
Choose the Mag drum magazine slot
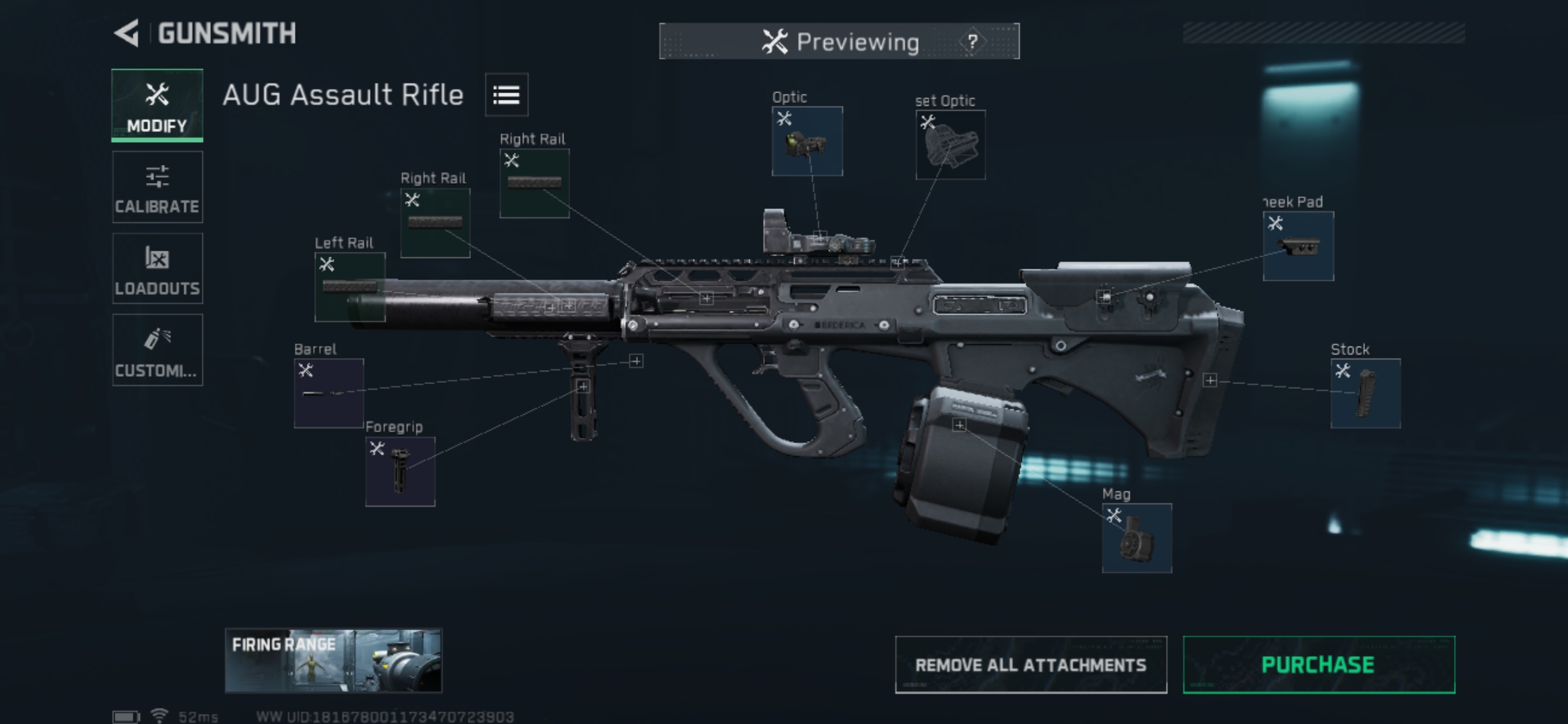click(x=1136, y=538)
